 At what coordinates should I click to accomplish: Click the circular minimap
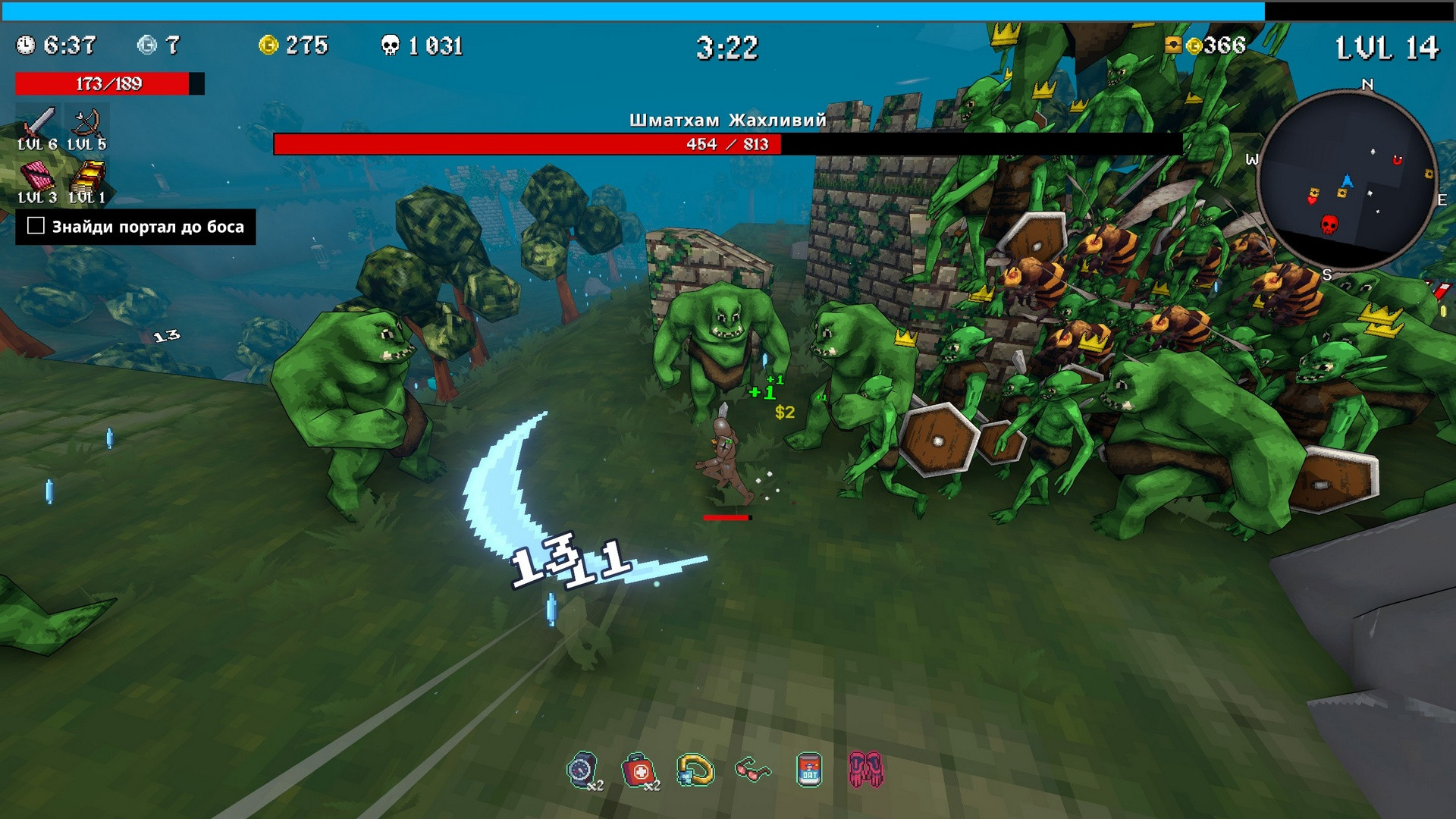[1346, 179]
